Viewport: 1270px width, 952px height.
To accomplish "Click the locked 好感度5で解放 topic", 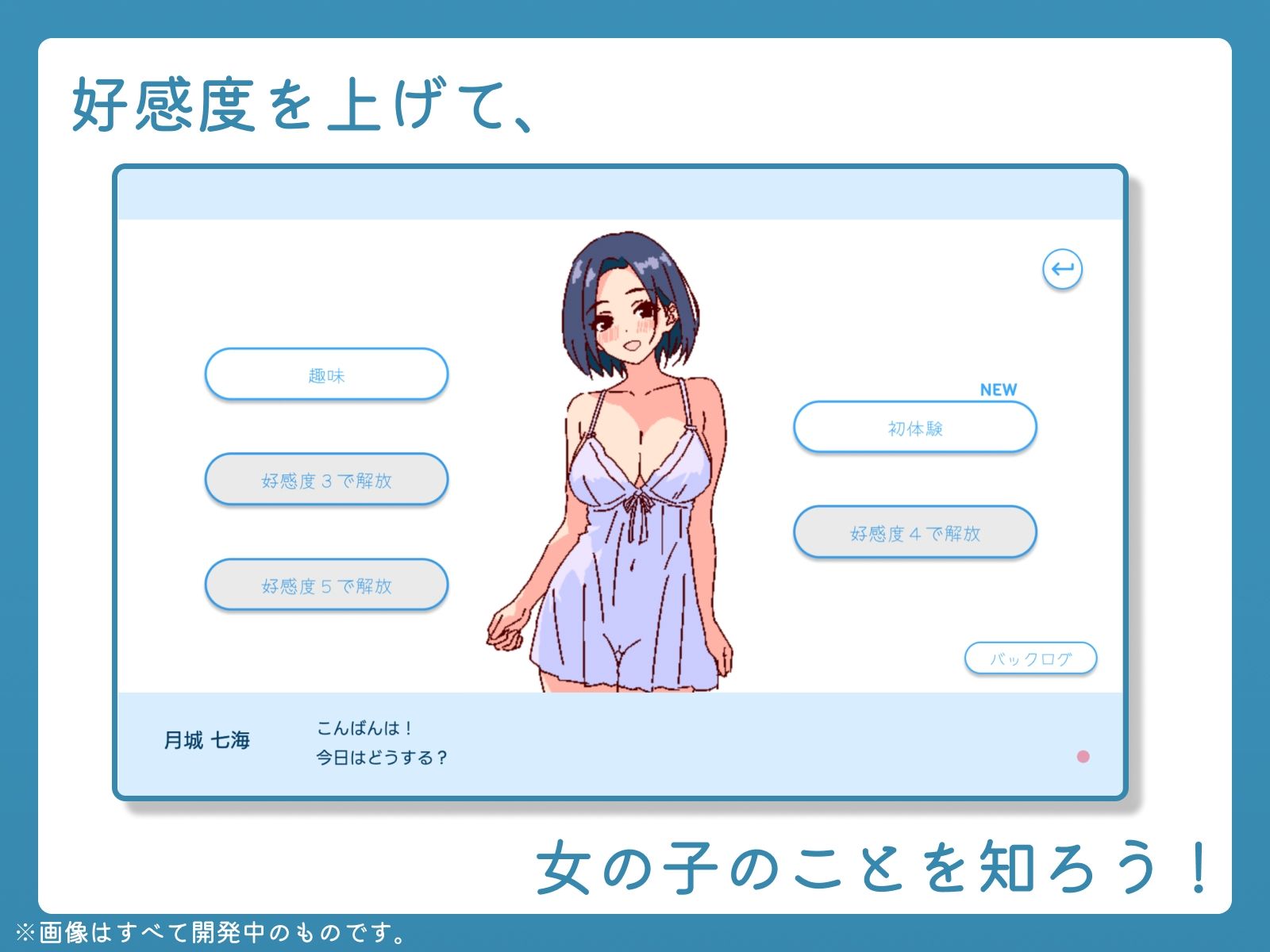I will pyautogui.click(x=326, y=585).
